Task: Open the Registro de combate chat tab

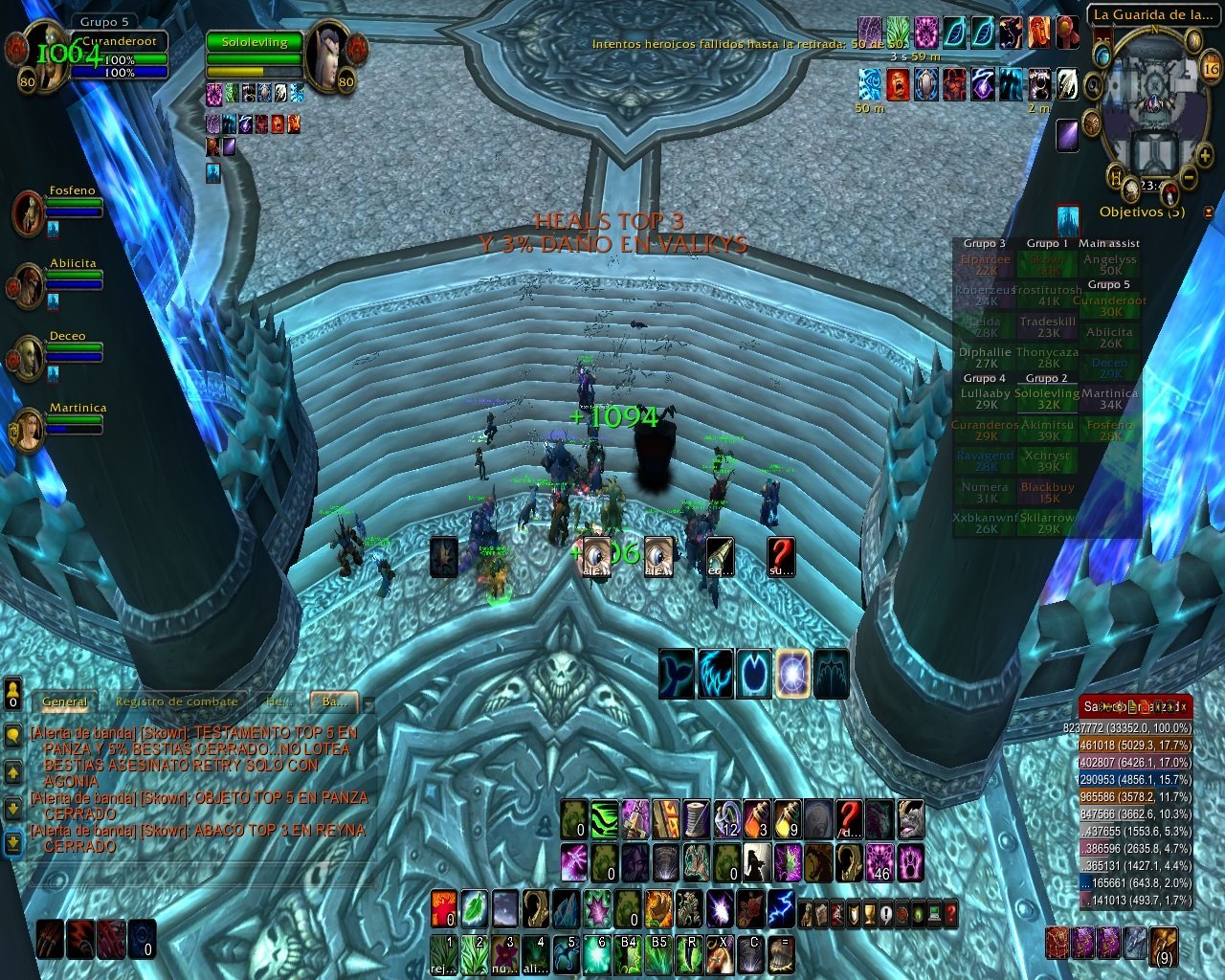Action: (176, 702)
